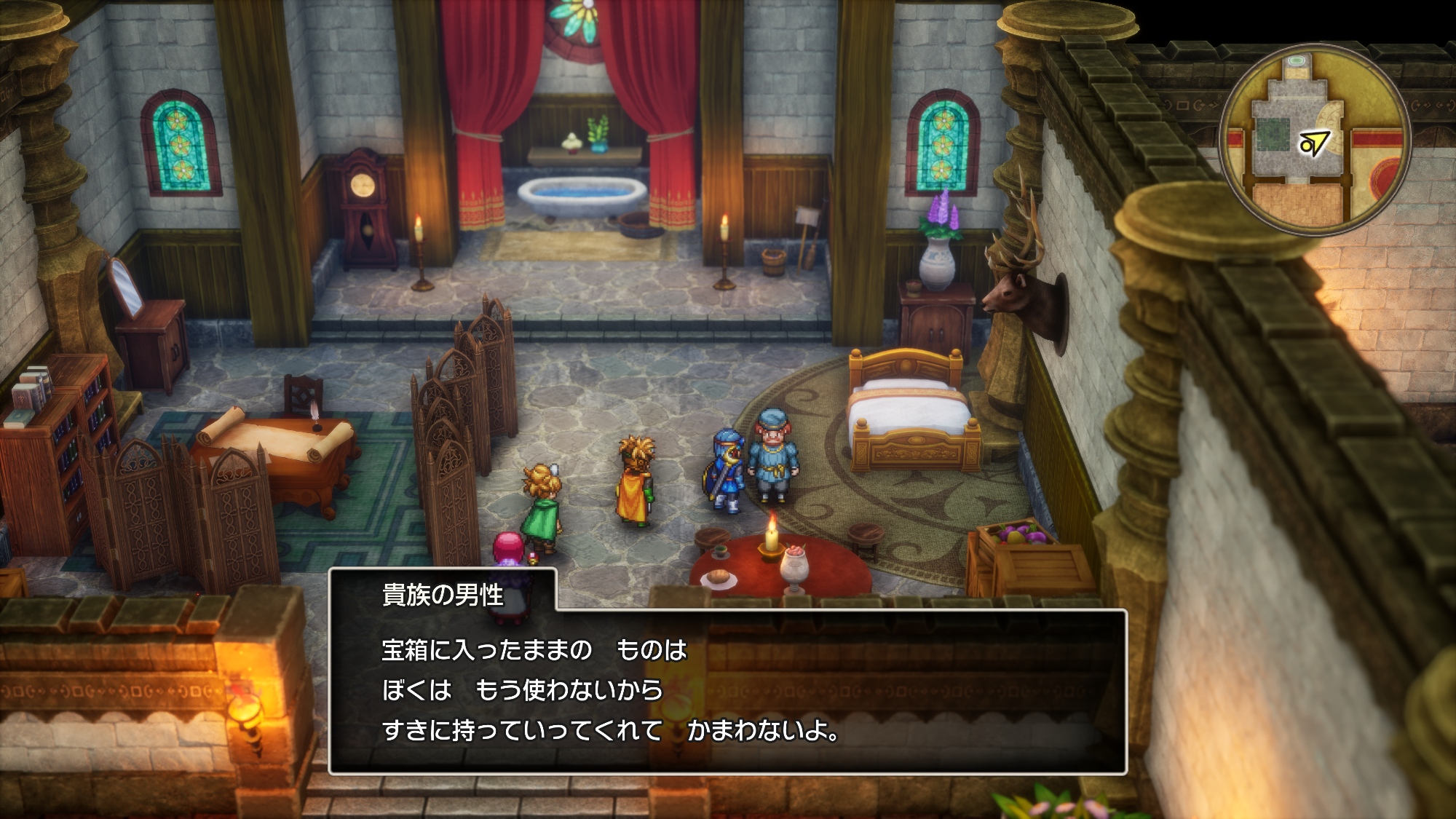Viewport: 1456px width, 819px height.
Task: Click the circular minimap
Action: point(1315,139)
